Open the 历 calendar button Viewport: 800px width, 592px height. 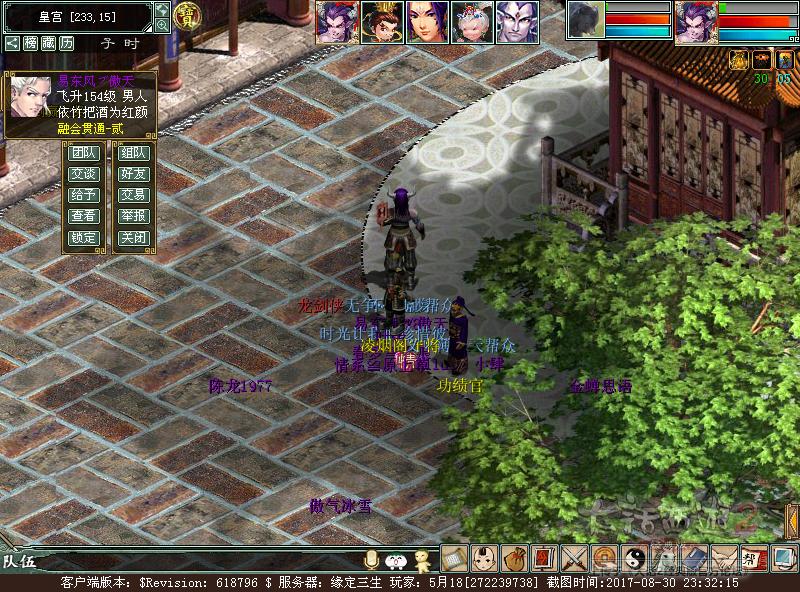66,44
